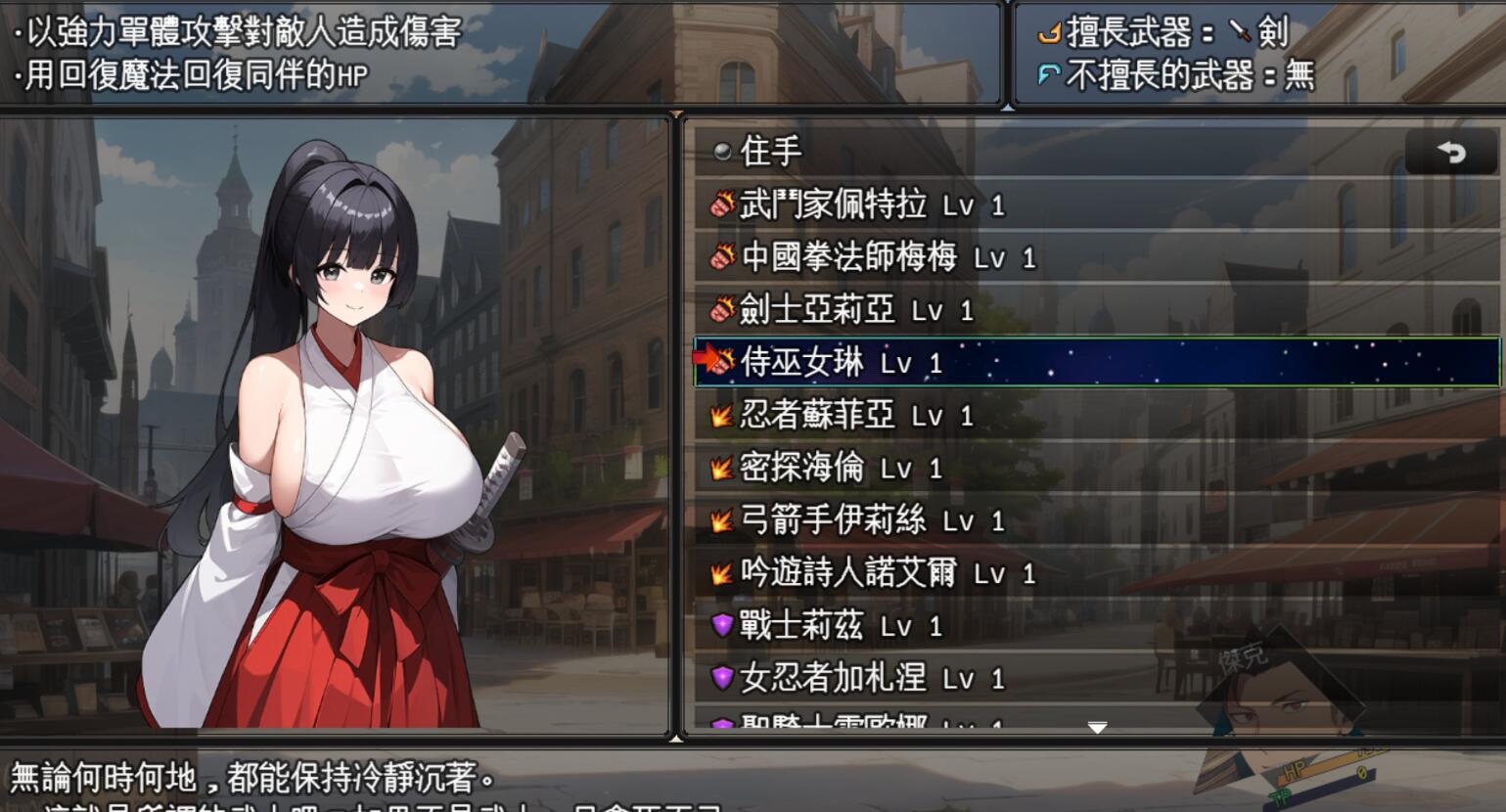
Task: Choose the 住手 cancel entry
Action: tap(771, 152)
